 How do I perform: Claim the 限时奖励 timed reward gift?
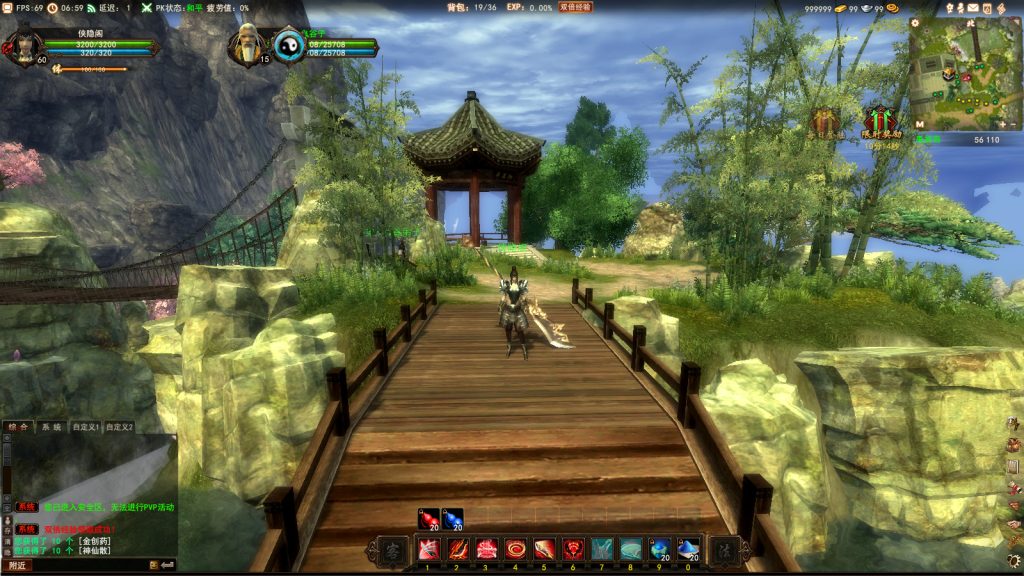pyautogui.click(x=880, y=121)
